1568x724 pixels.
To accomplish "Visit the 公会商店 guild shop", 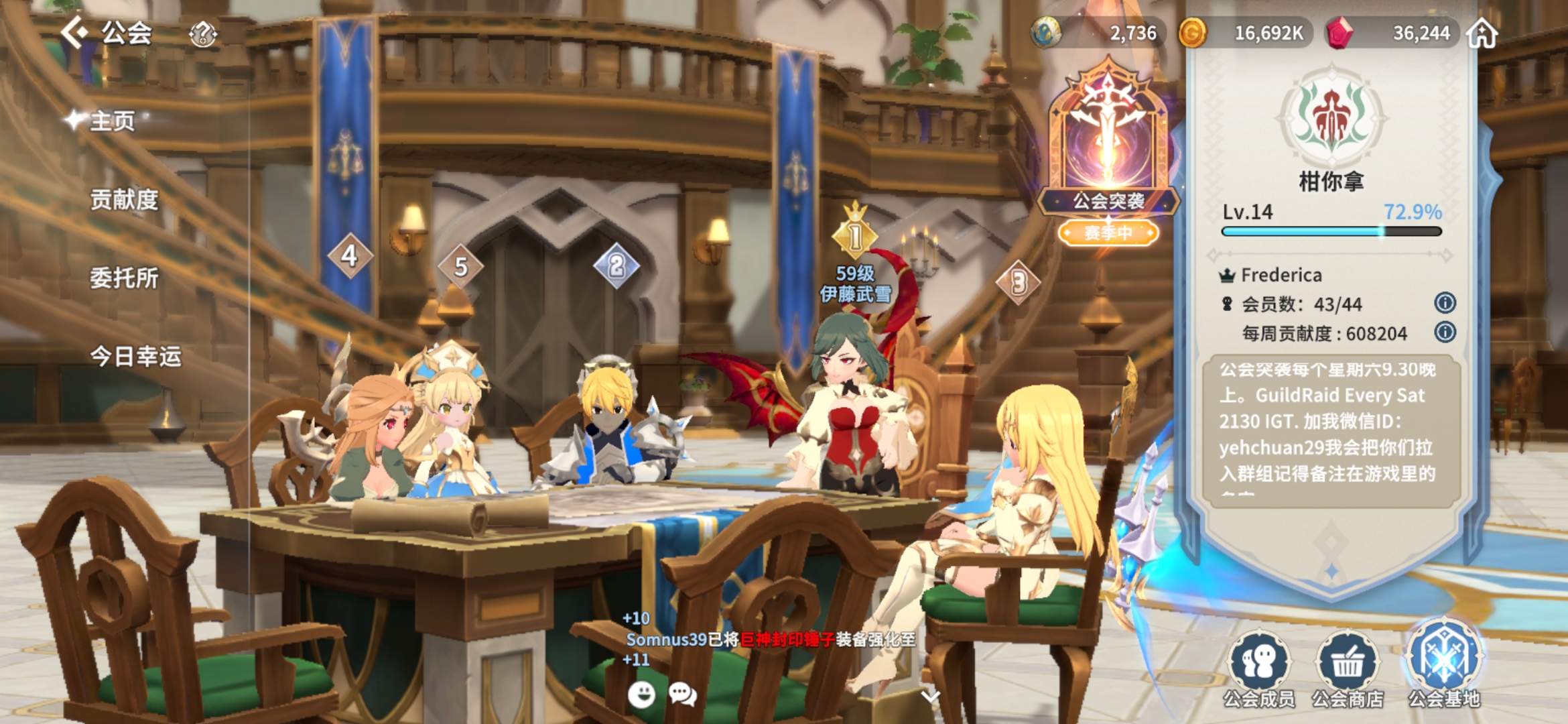I will pos(1348,668).
